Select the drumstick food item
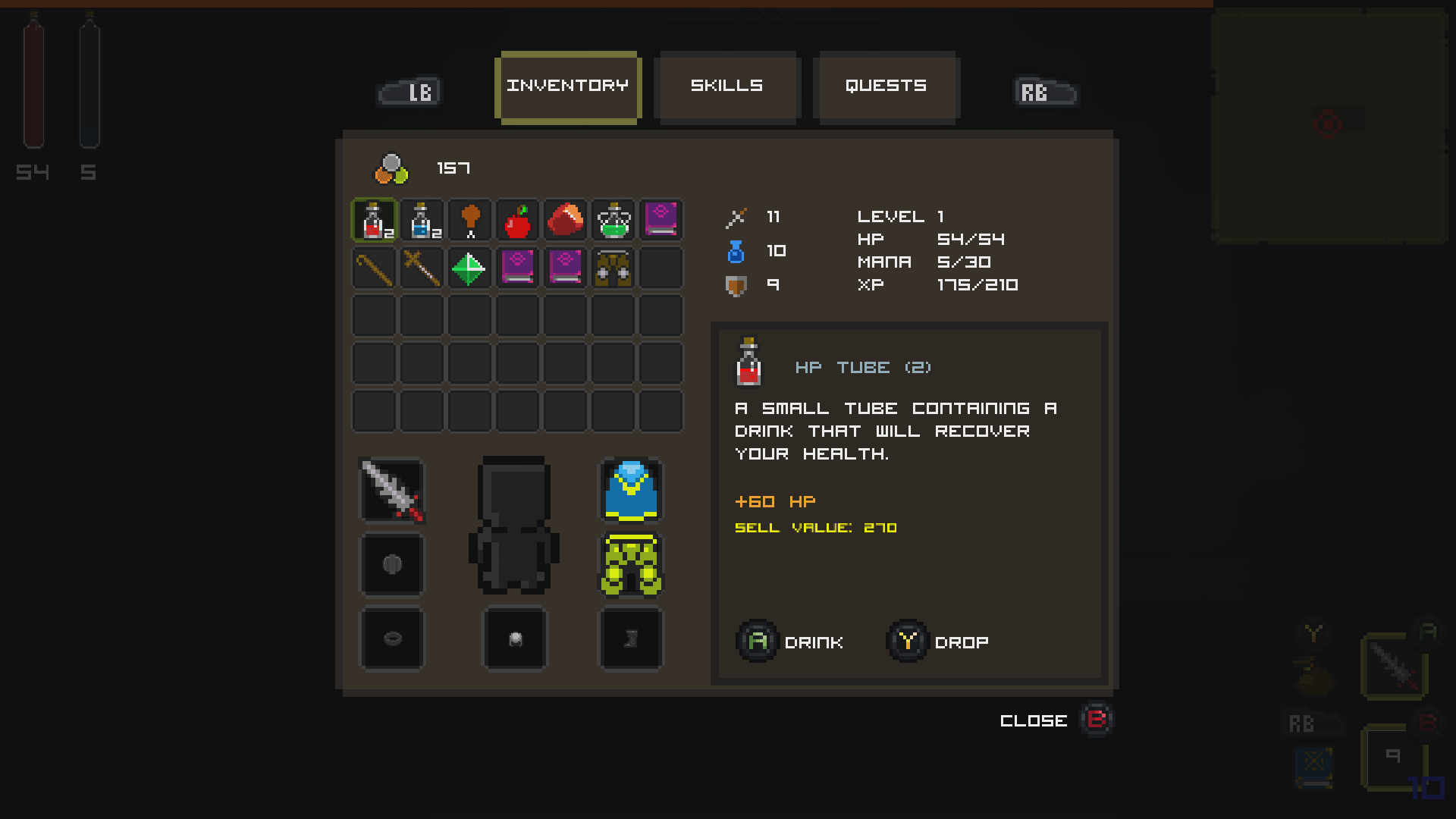Viewport: 1456px width, 819px height. click(469, 220)
